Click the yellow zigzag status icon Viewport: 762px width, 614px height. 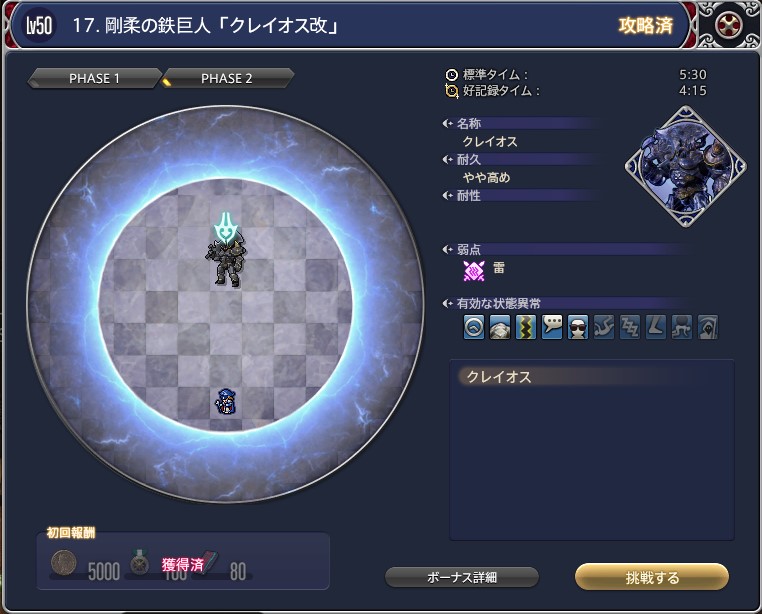pos(526,327)
